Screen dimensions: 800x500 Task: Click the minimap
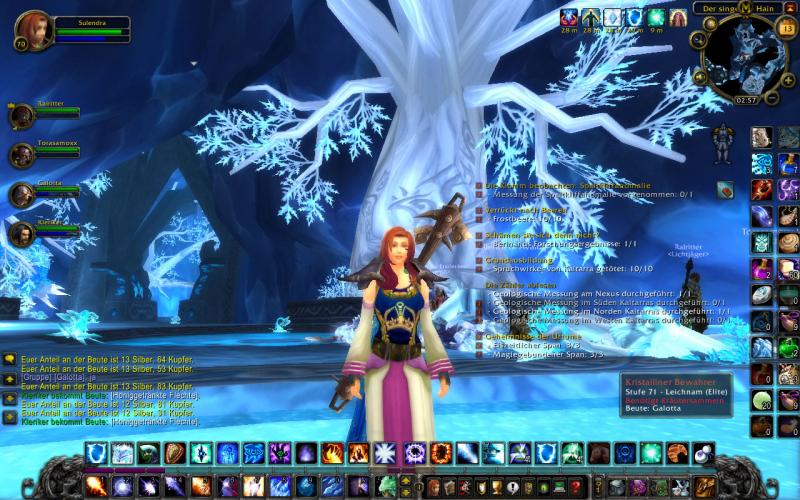pyautogui.click(x=743, y=57)
